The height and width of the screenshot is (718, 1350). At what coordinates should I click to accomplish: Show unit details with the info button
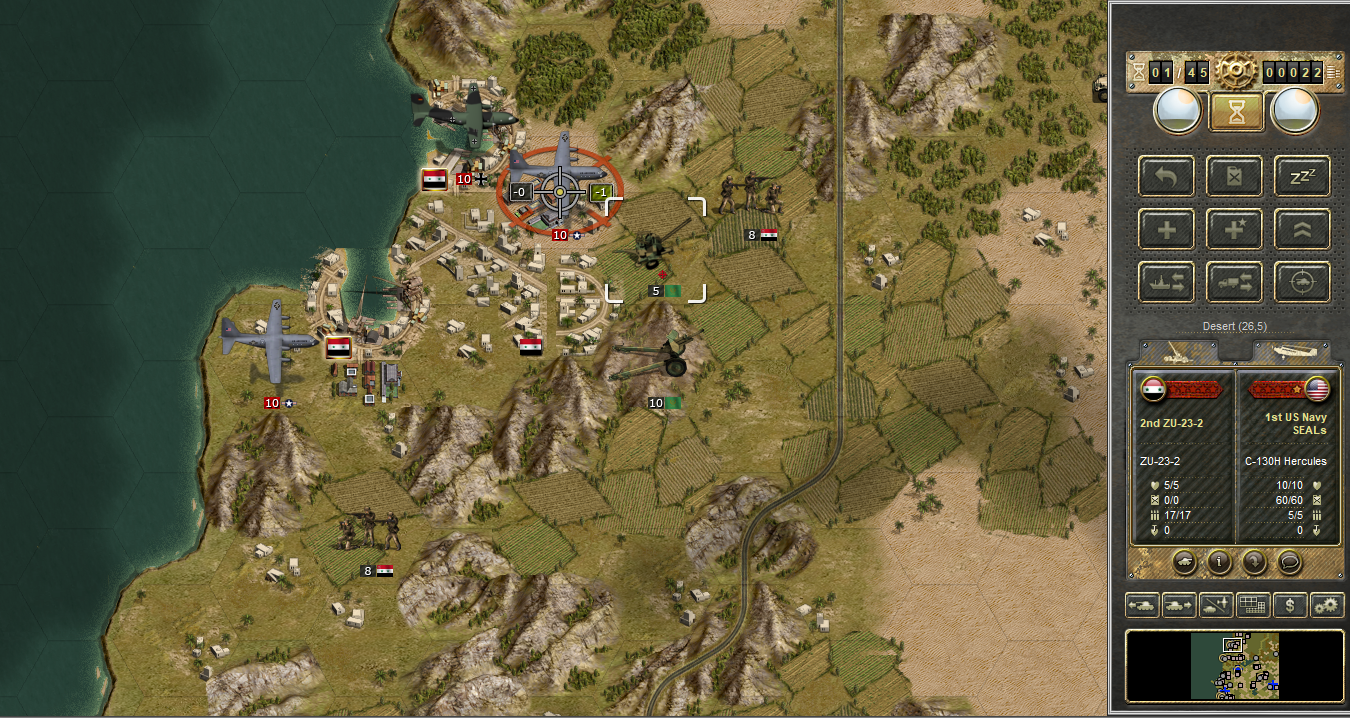click(x=1219, y=561)
